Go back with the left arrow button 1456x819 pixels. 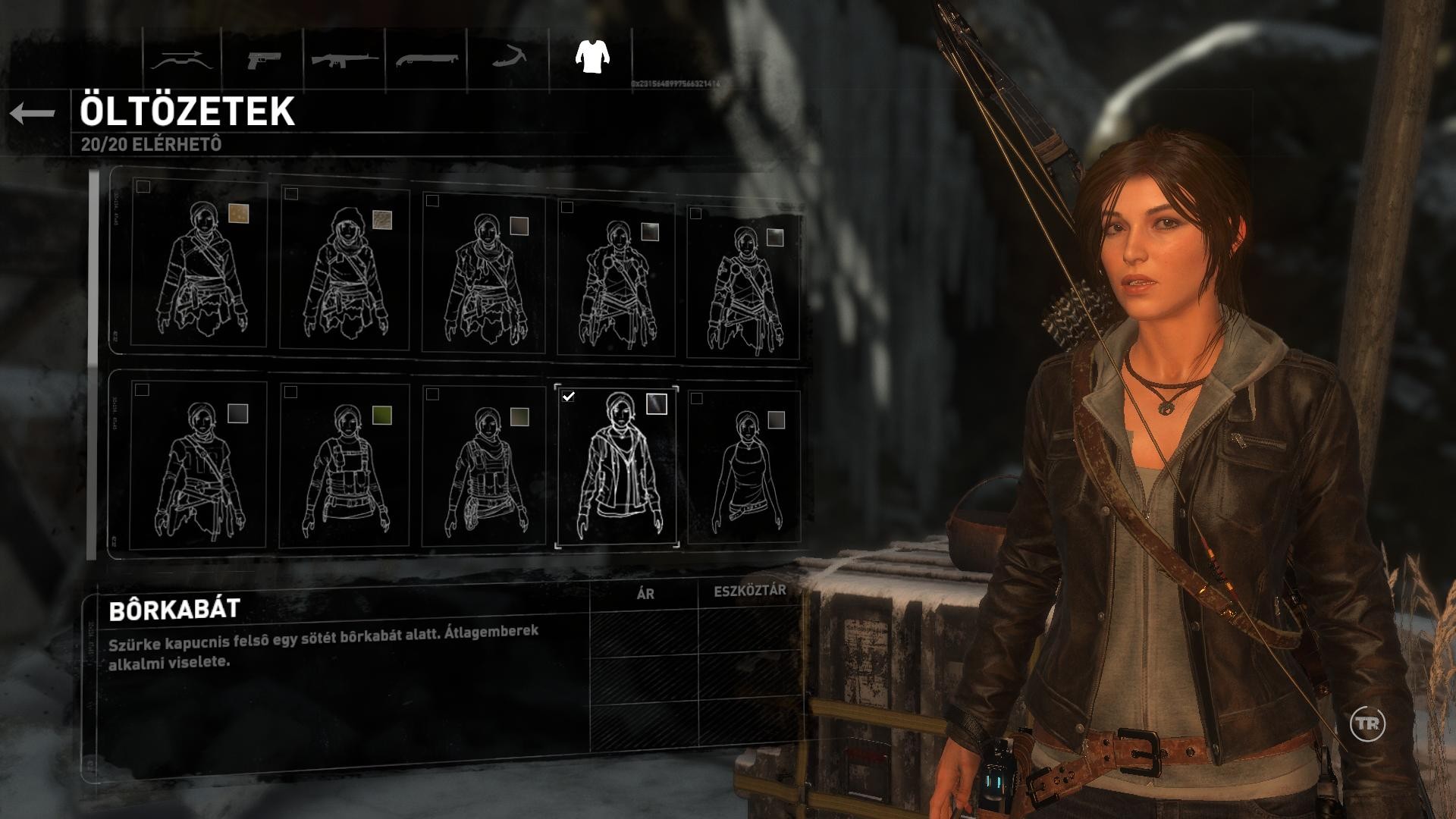coord(33,114)
